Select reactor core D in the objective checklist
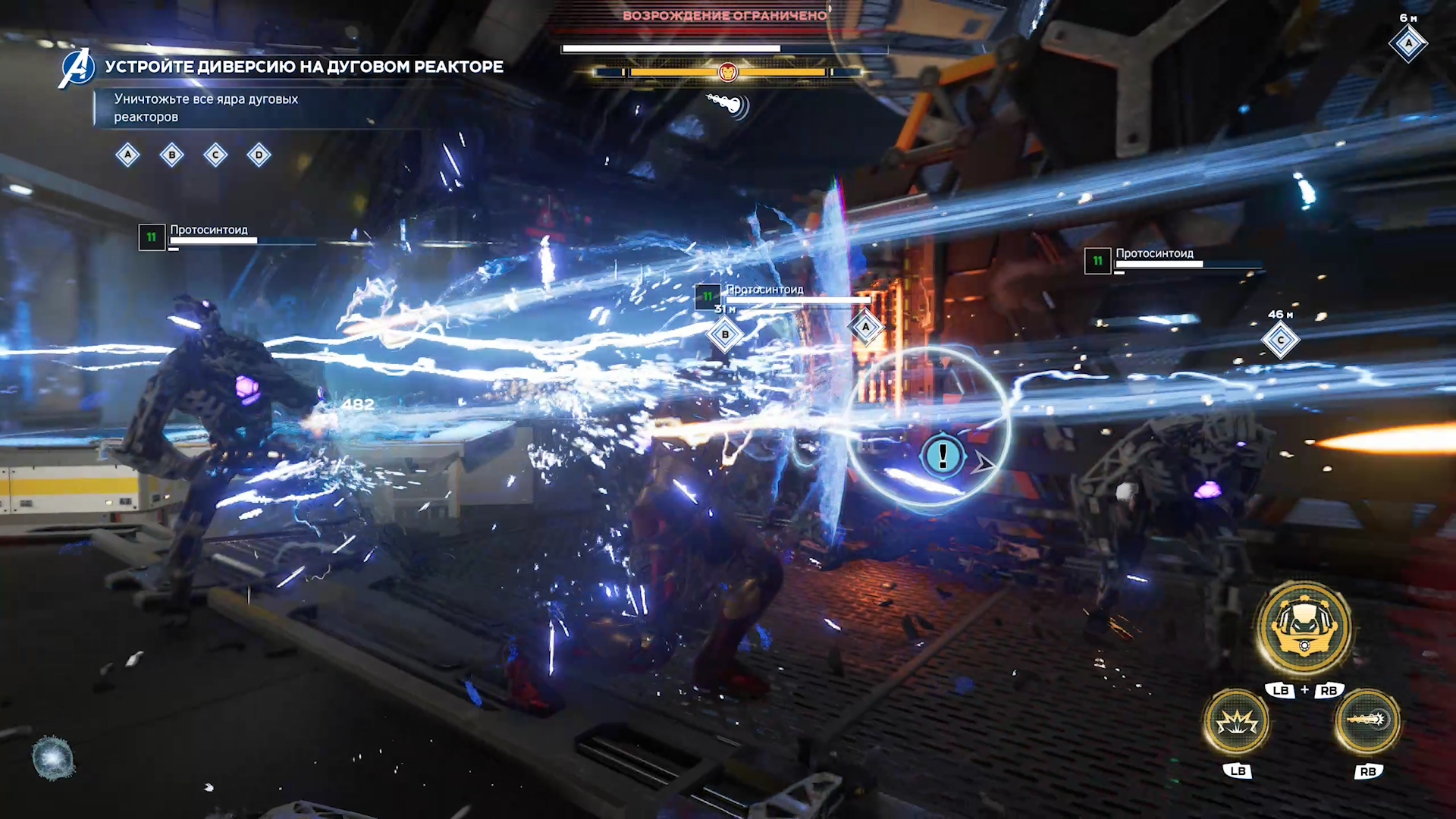 pos(259,155)
